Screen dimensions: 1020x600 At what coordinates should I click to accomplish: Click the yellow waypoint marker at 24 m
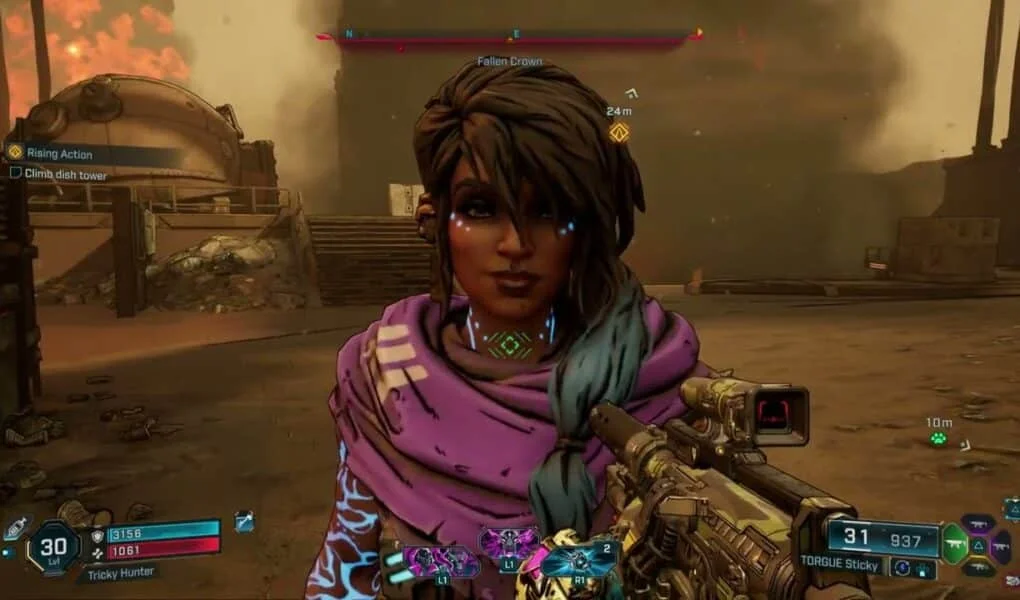619,132
